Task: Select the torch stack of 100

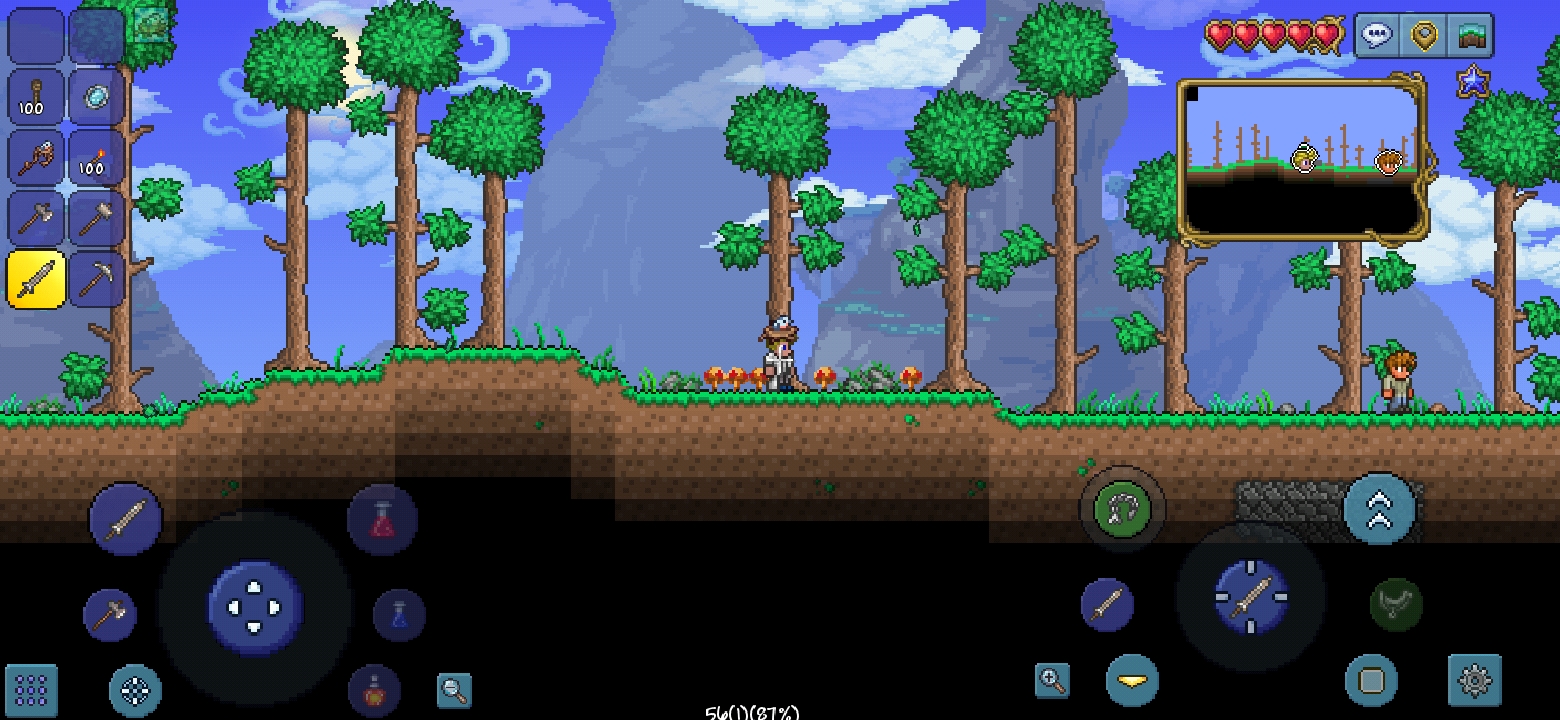Action: (x=97, y=160)
